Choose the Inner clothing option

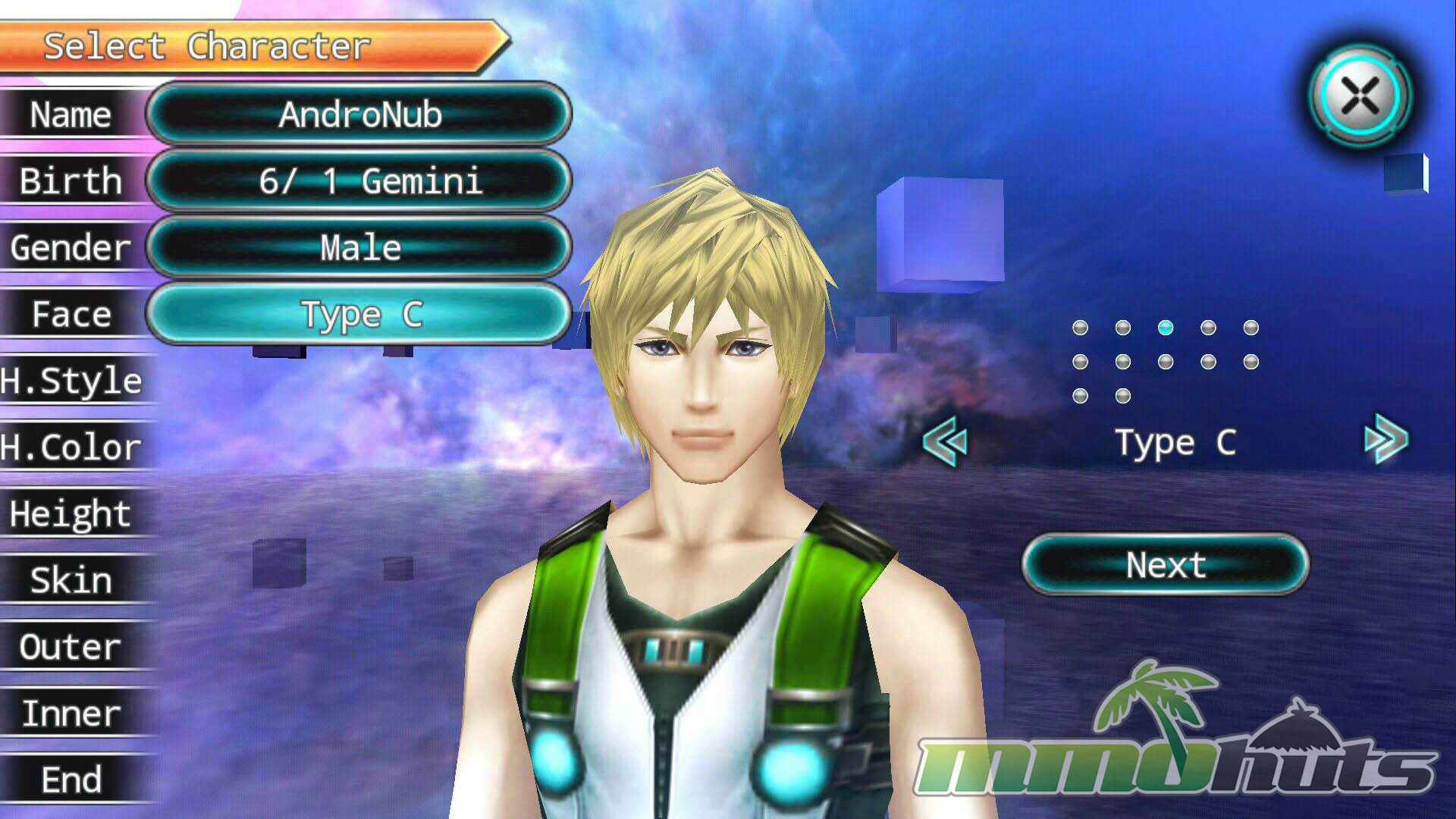(72, 714)
